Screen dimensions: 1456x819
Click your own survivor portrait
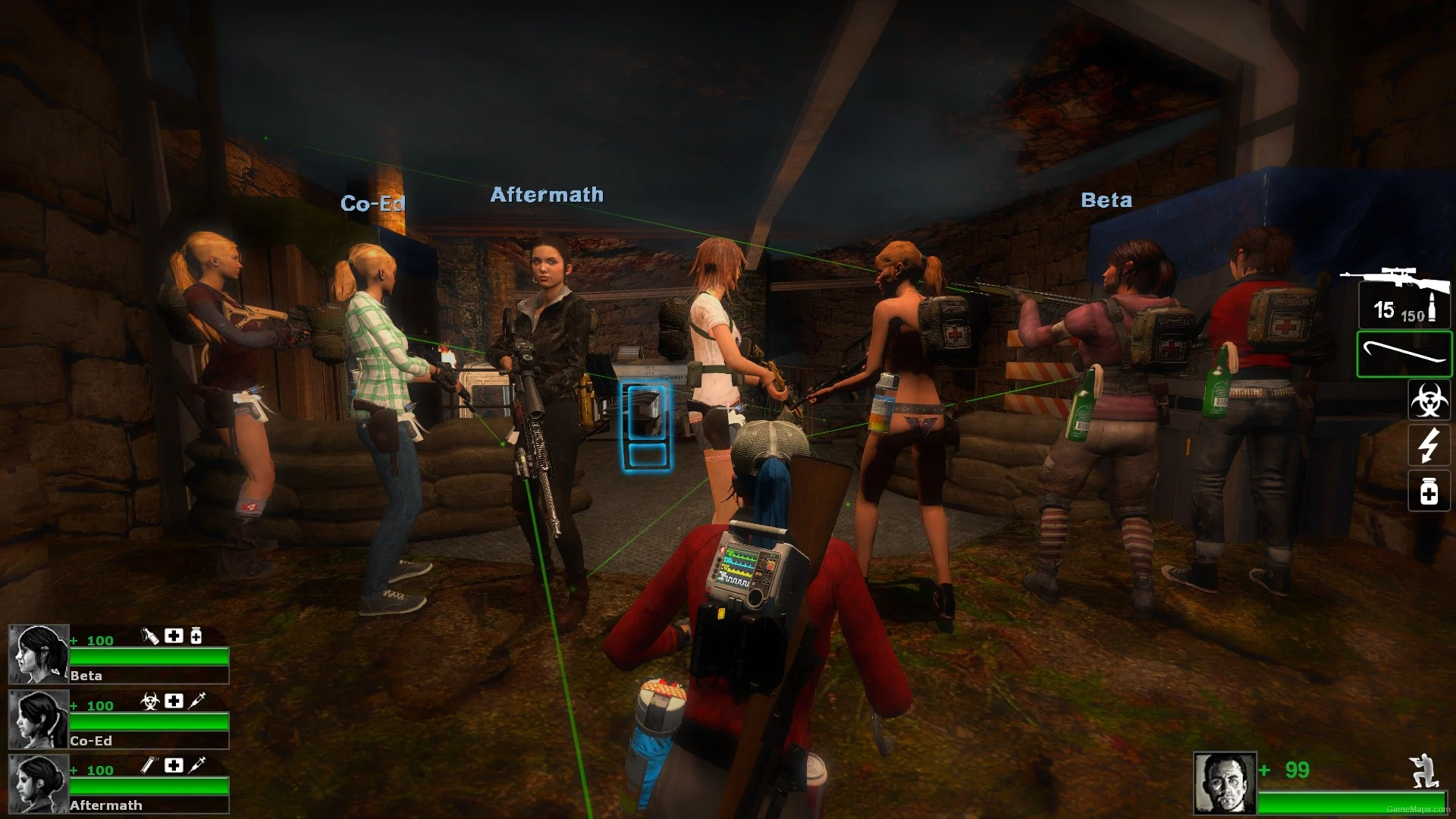[x=1225, y=783]
